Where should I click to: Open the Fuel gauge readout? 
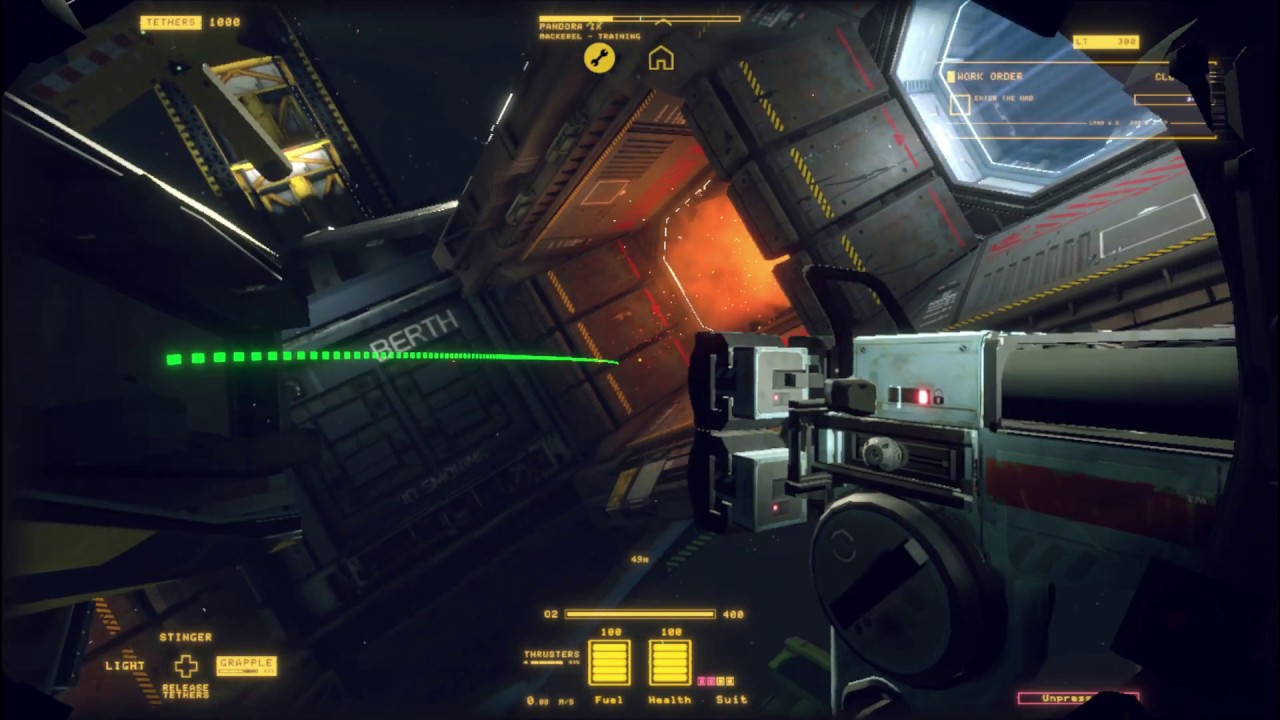(x=608, y=663)
